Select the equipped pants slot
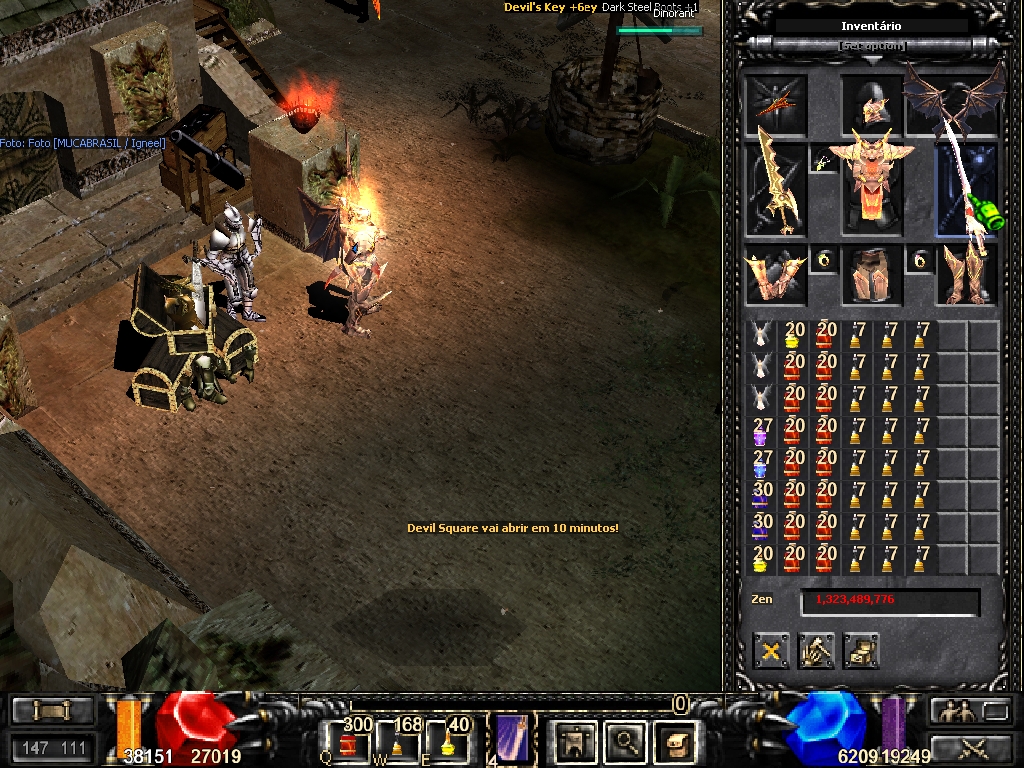 pos(871,276)
